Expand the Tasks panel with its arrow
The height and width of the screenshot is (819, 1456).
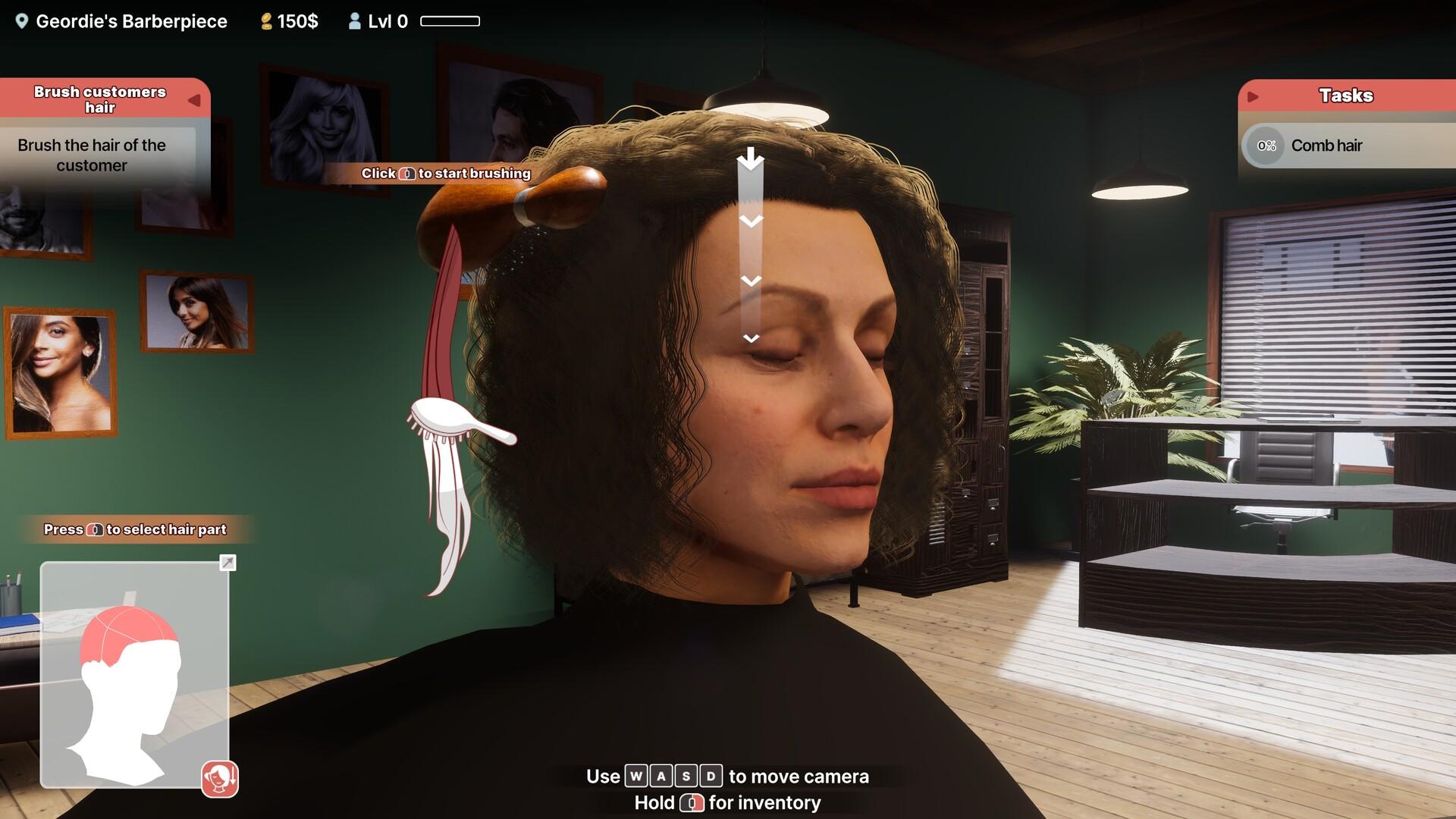pyautogui.click(x=1254, y=96)
